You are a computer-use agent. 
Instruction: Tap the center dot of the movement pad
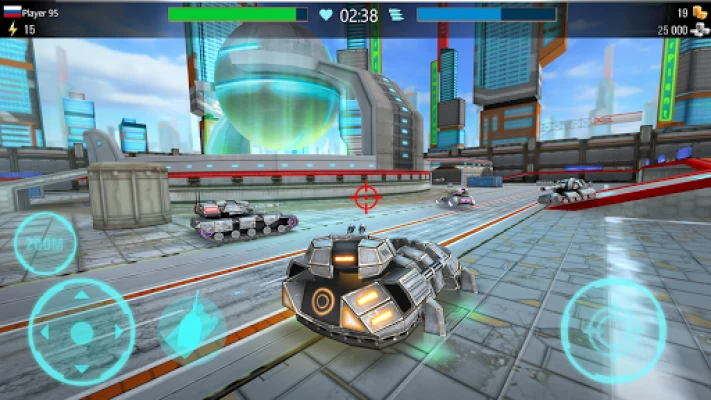82,331
